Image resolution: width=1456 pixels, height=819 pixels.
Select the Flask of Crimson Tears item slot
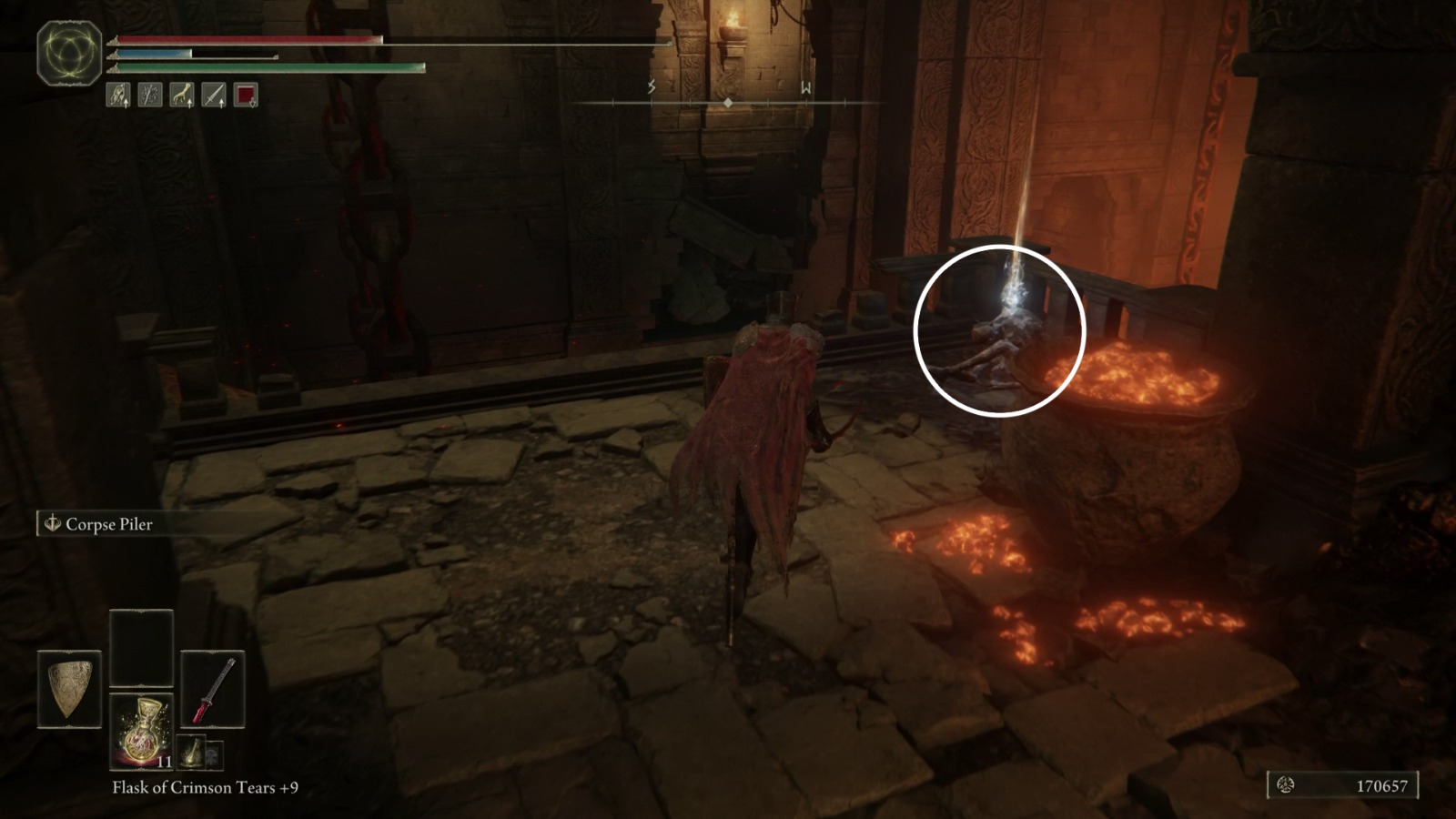pyautogui.click(x=141, y=730)
